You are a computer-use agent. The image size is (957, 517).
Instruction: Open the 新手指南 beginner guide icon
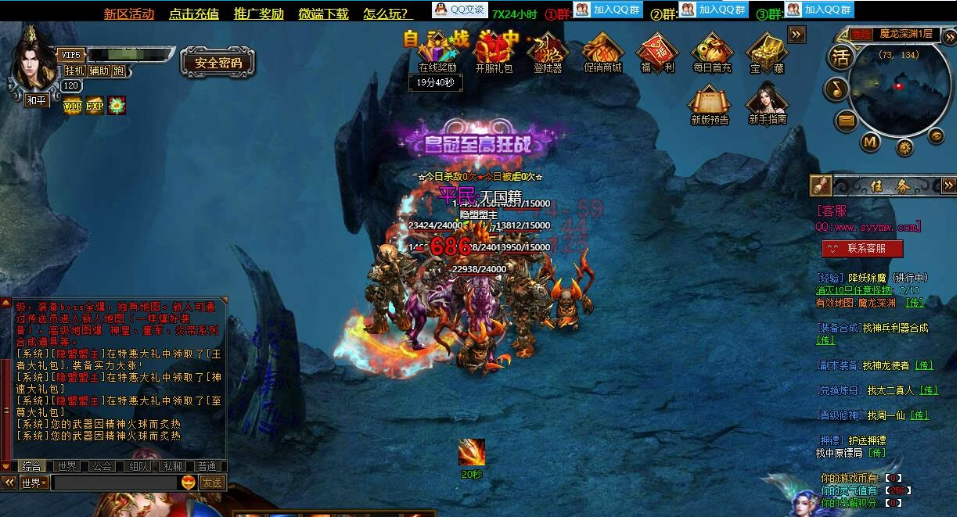(x=766, y=104)
